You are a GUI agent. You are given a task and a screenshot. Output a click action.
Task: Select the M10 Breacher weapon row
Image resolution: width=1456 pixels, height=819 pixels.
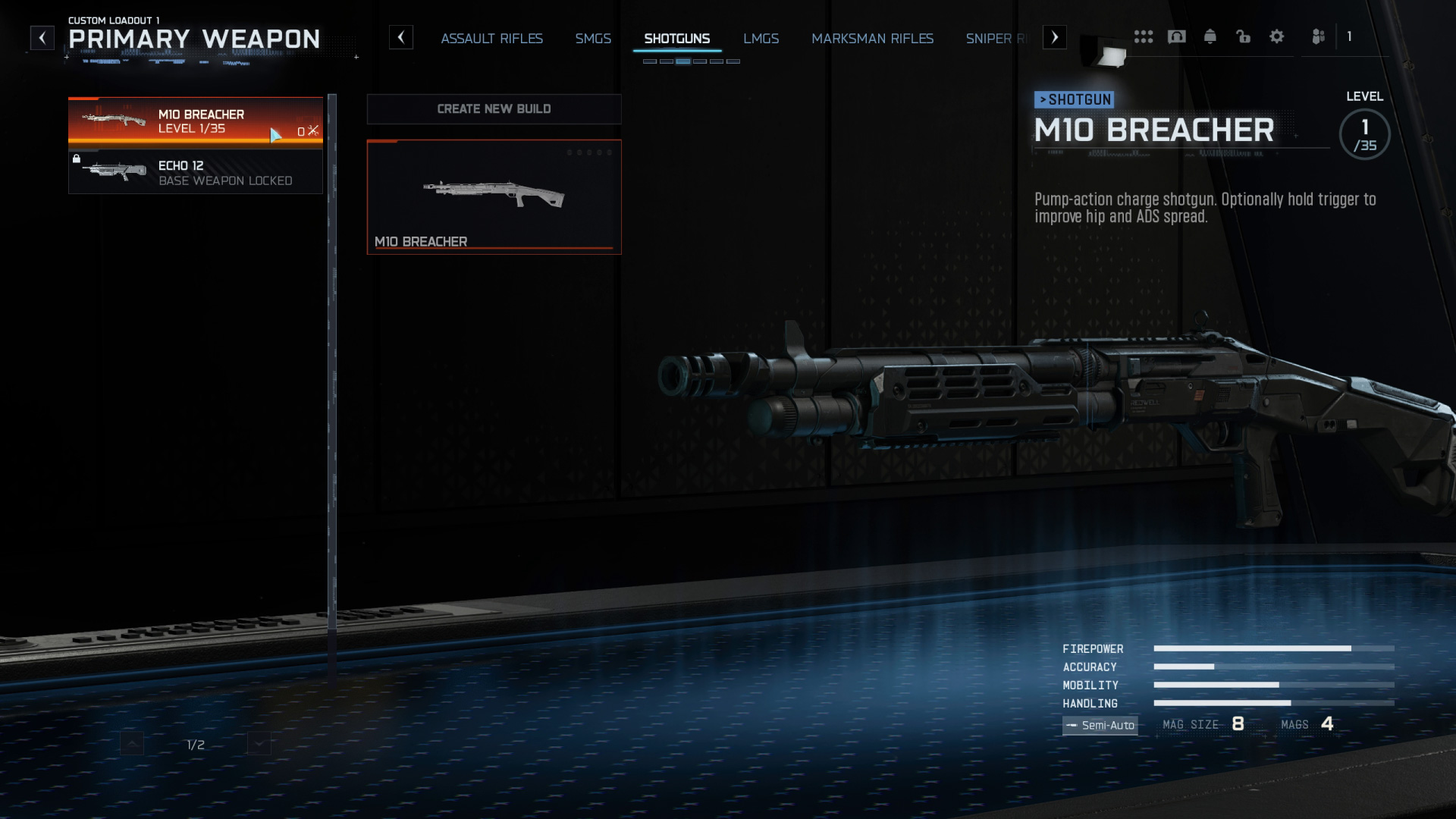tap(195, 121)
